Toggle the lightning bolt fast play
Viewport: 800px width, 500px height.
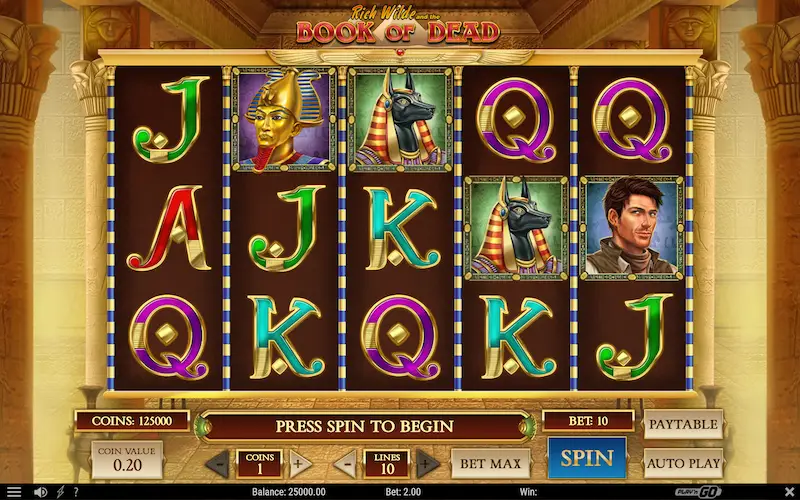[x=61, y=492]
